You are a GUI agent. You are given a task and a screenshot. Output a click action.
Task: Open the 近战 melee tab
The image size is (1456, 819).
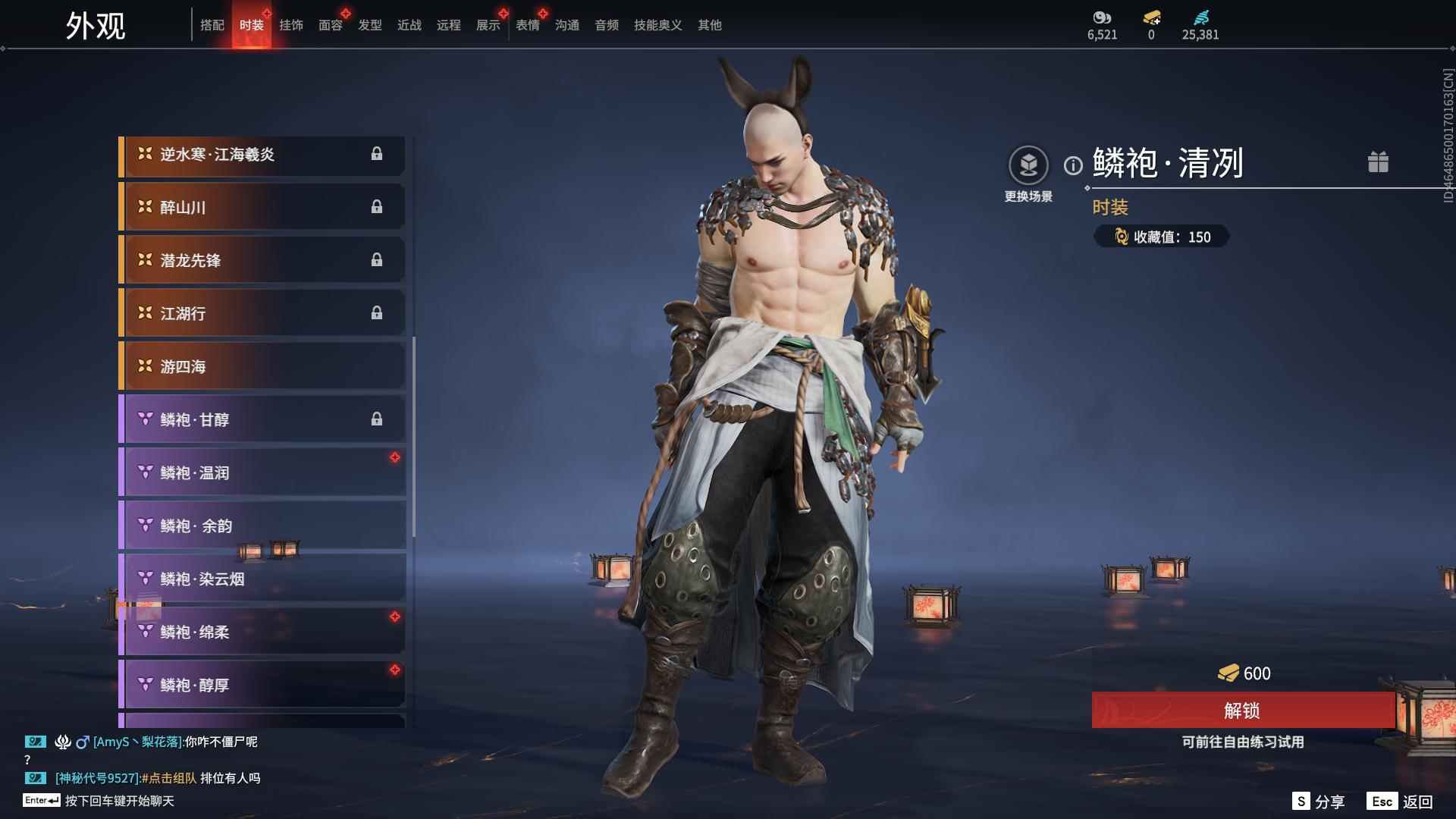[409, 25]
